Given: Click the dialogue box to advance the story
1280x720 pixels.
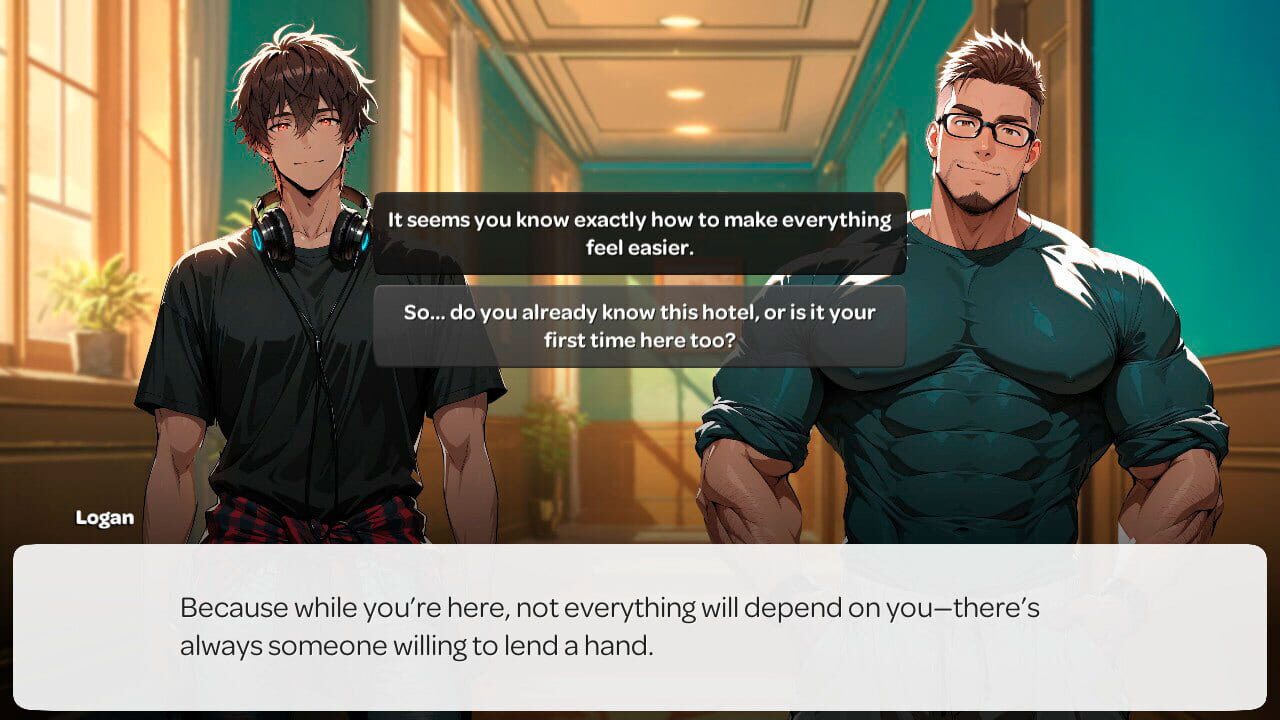Looking at the screenshot, I should pyautogui.click(x=640, y=630).
